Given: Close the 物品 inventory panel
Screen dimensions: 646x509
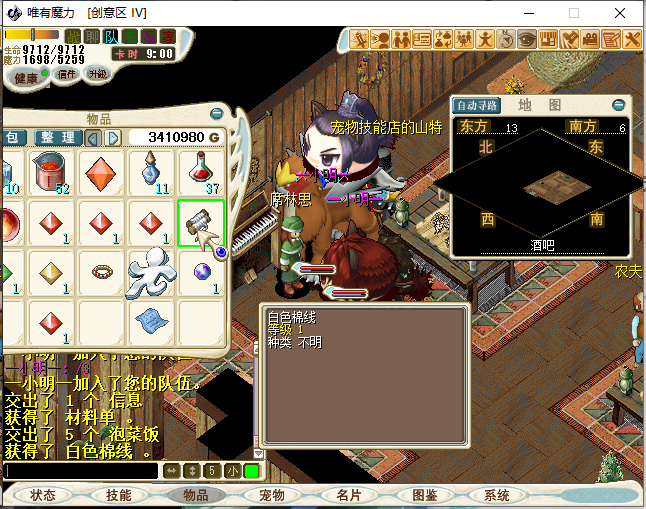Looking at the screenshot, I should [218, 114].
